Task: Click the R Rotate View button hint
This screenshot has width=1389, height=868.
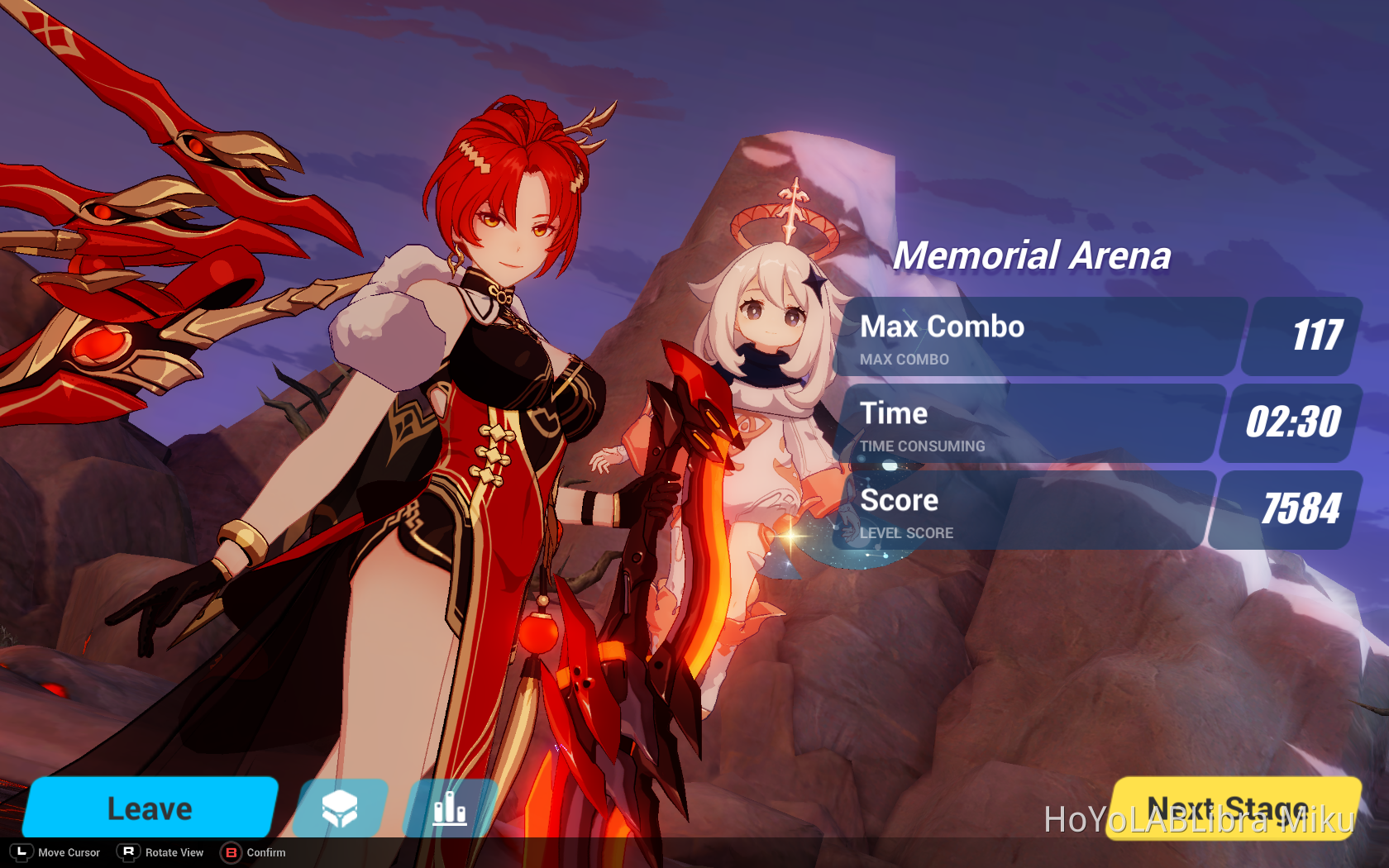Action: (x=128, y=852)
